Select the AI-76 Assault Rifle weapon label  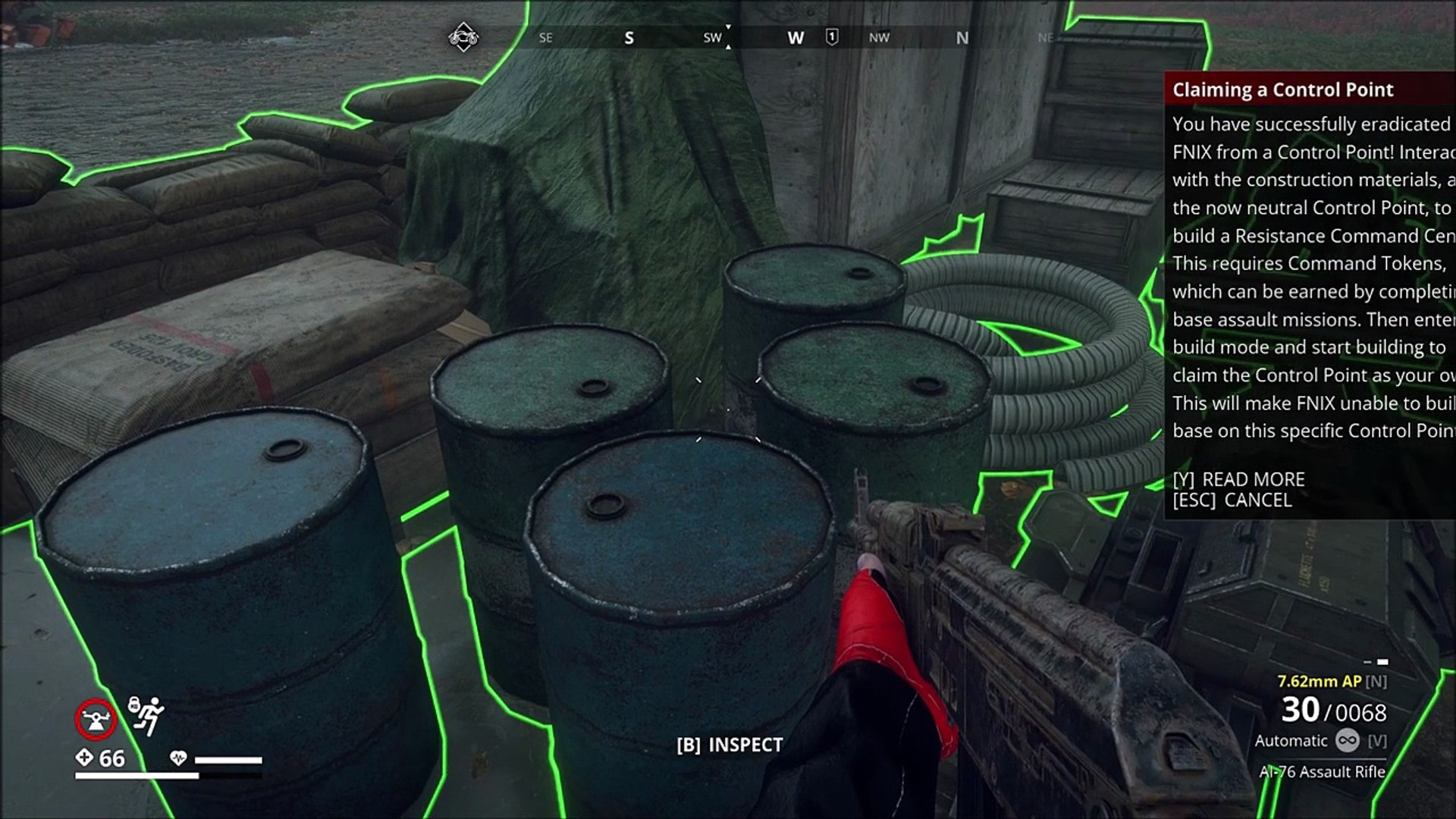[x=1322, y=772]
